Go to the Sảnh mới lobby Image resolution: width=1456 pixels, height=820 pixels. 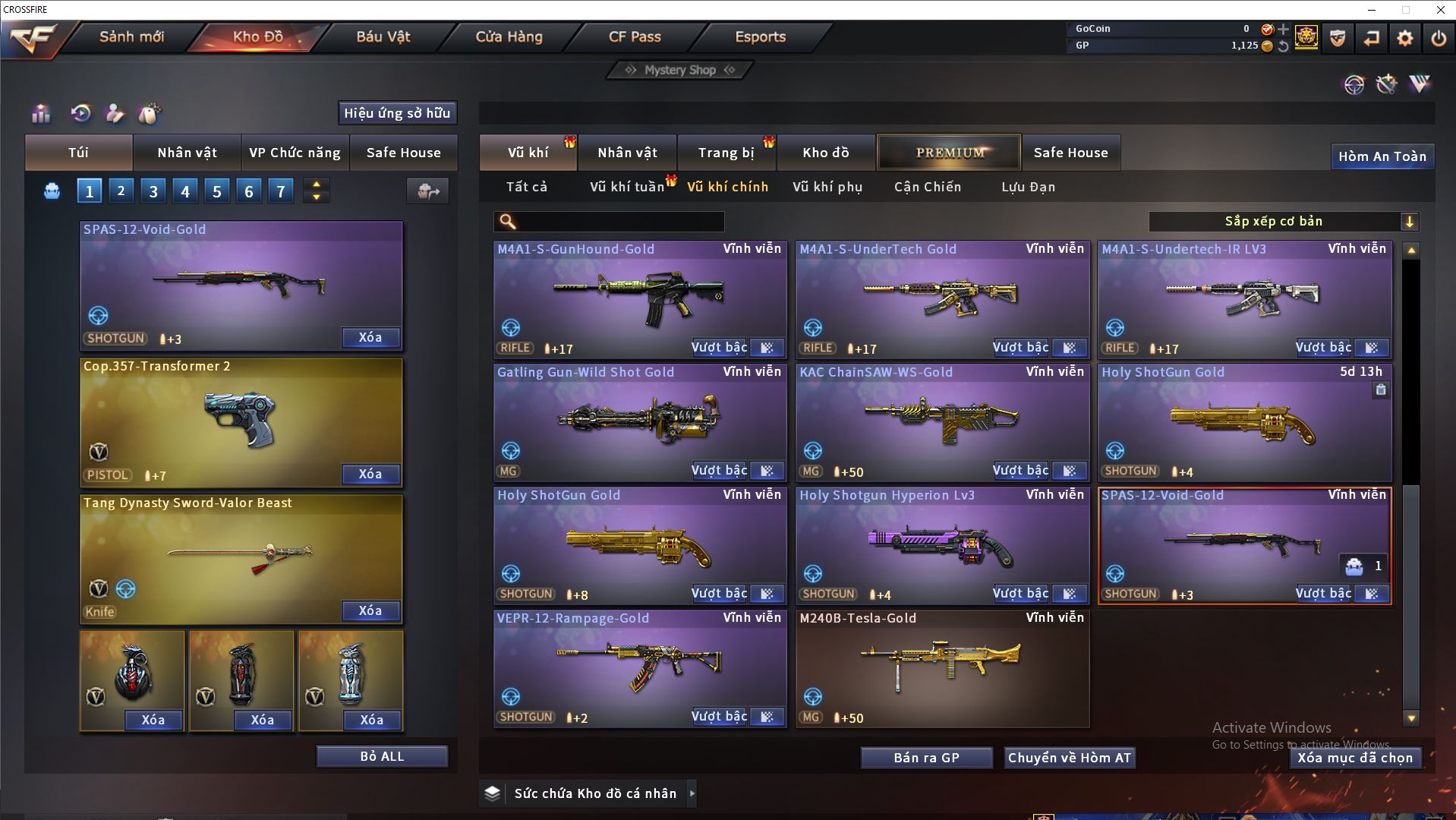131,36
